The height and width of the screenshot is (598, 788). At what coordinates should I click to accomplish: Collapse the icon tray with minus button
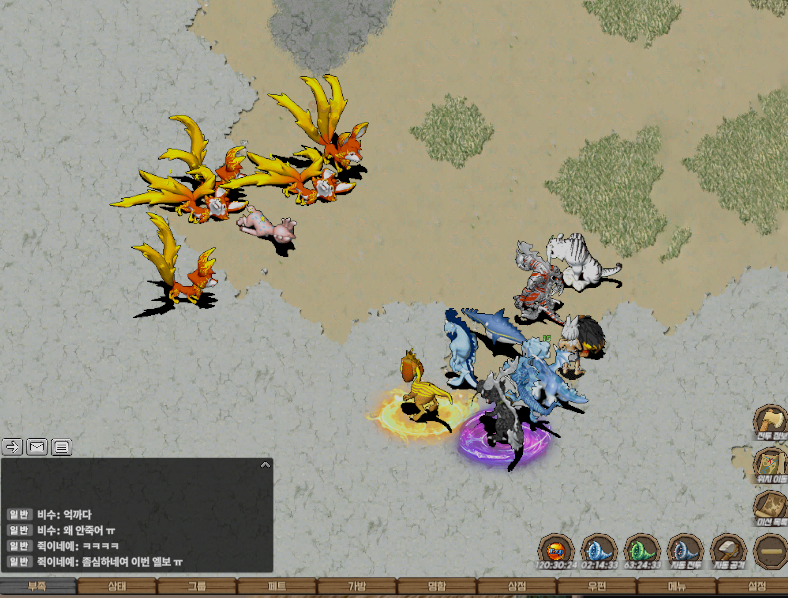[771, 551]
